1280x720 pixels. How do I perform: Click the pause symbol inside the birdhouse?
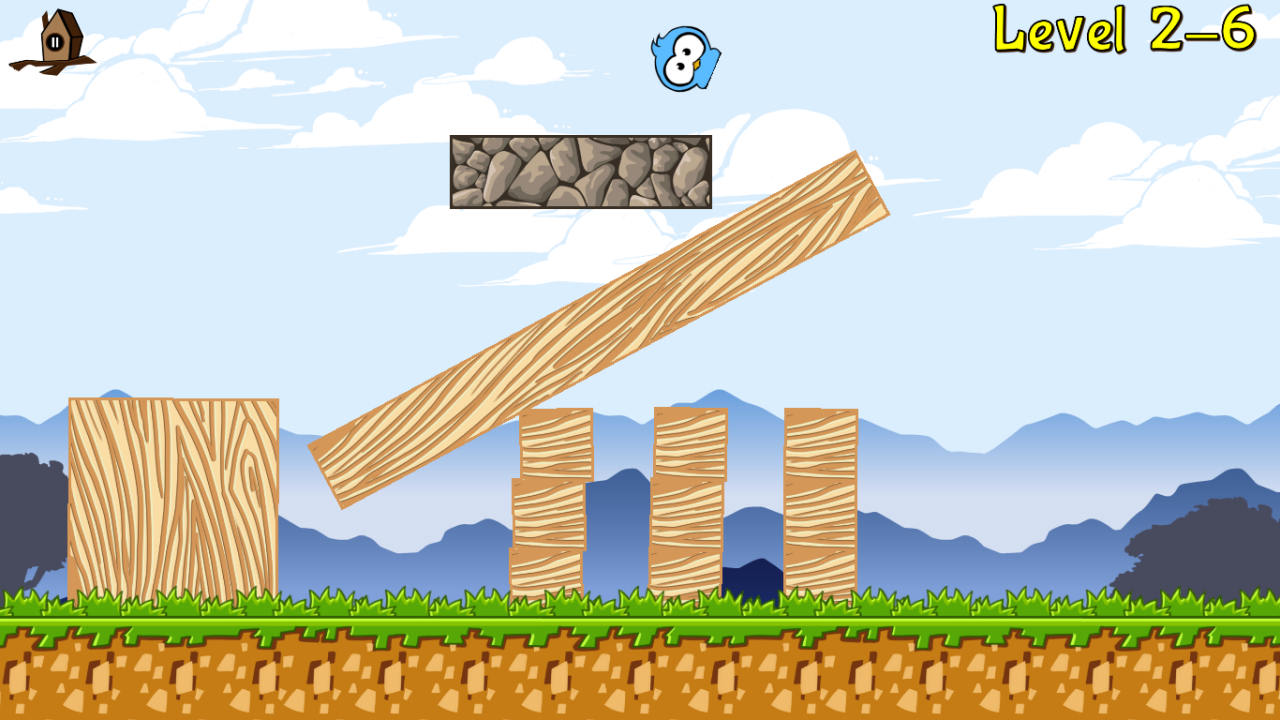coord(54,42)
